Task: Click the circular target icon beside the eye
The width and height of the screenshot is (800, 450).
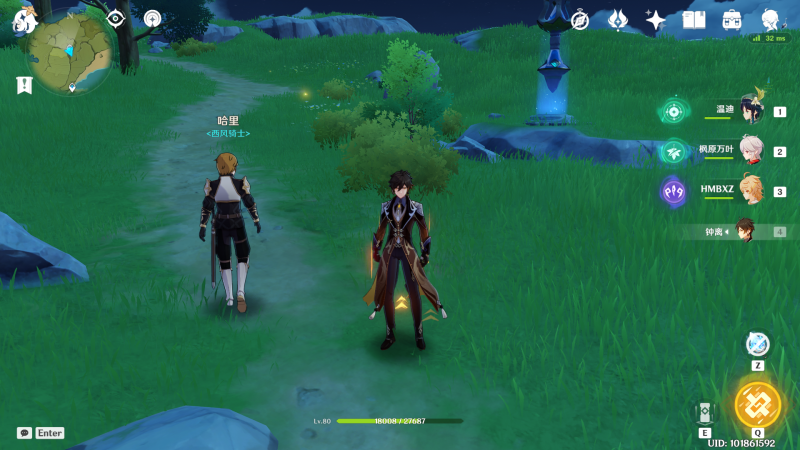Action: pos(152,18)
